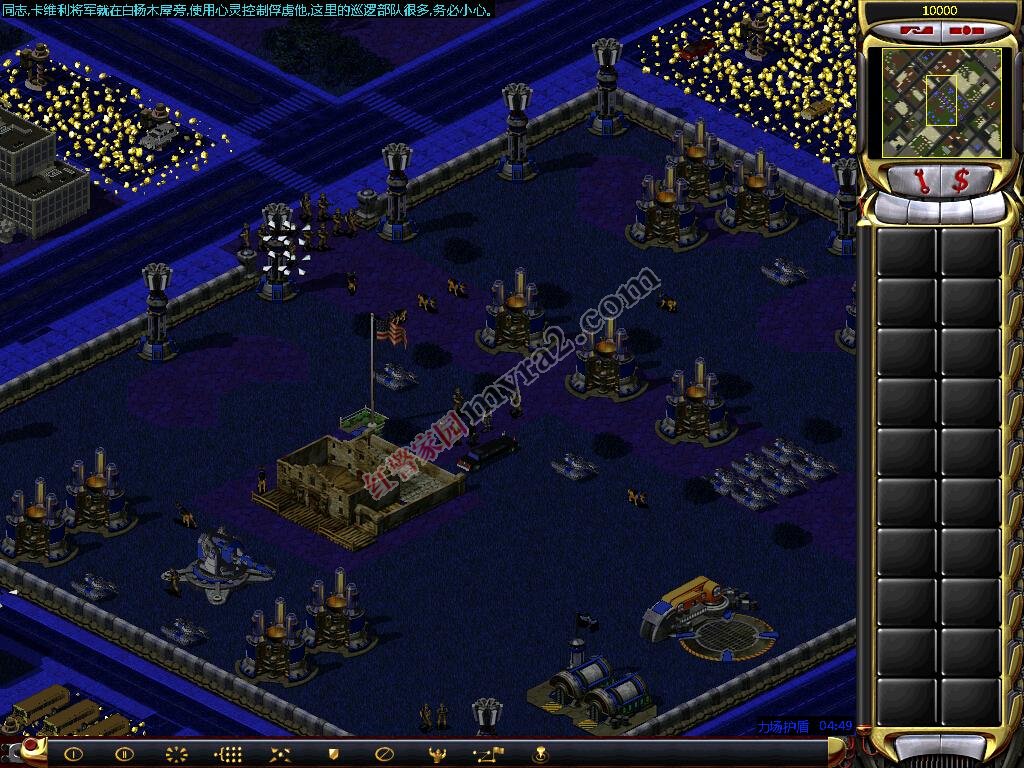Viewport: 1024px width, 768px height.
Task: Click the slashed-circle stop command
Action: (384, 754)
